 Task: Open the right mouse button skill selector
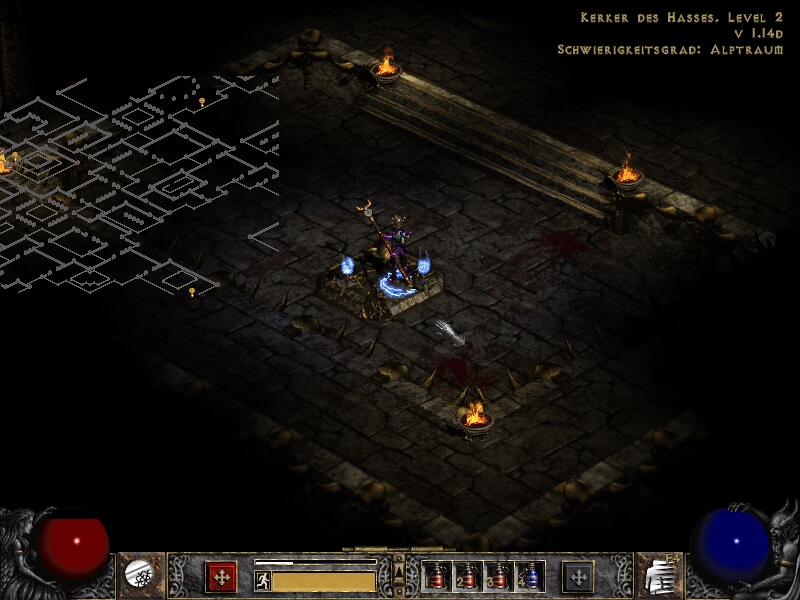pyautogui.click(x=578, y=577)
